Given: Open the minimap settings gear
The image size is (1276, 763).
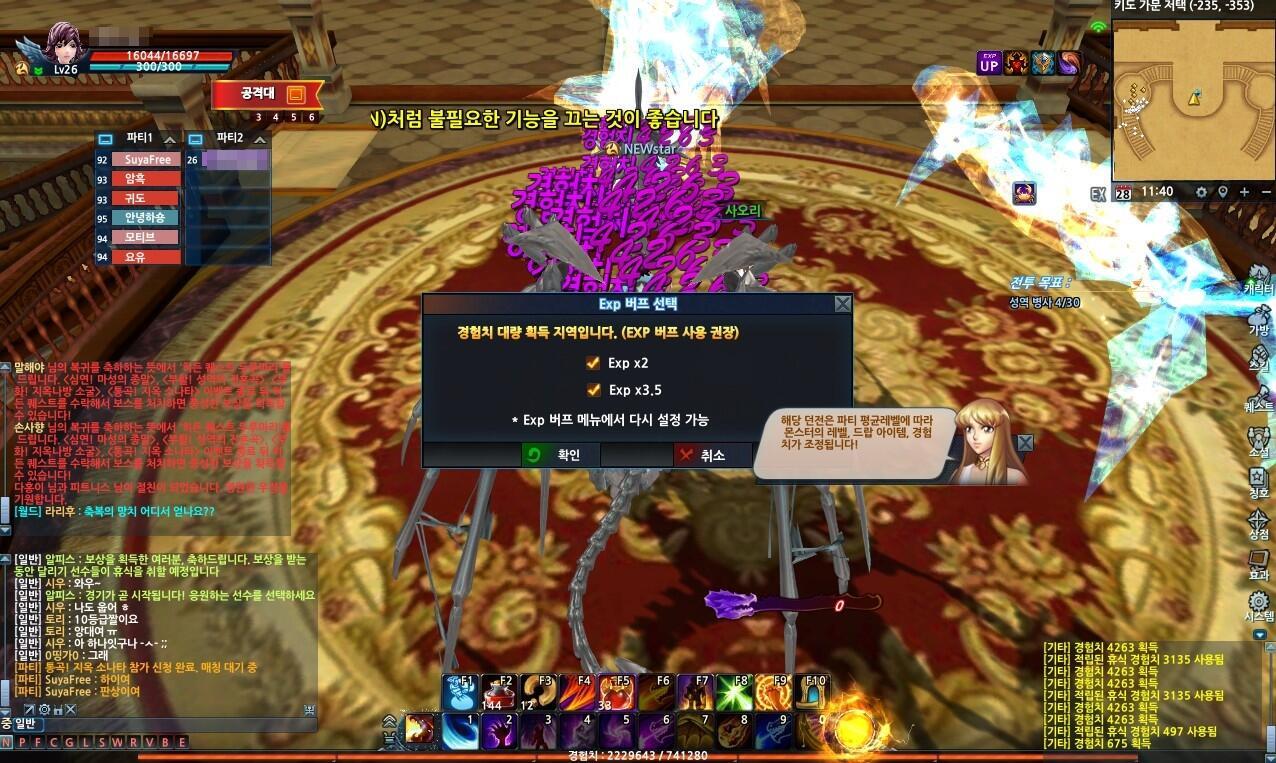Looking at the screenshot, I should (x=1201, y=192).
